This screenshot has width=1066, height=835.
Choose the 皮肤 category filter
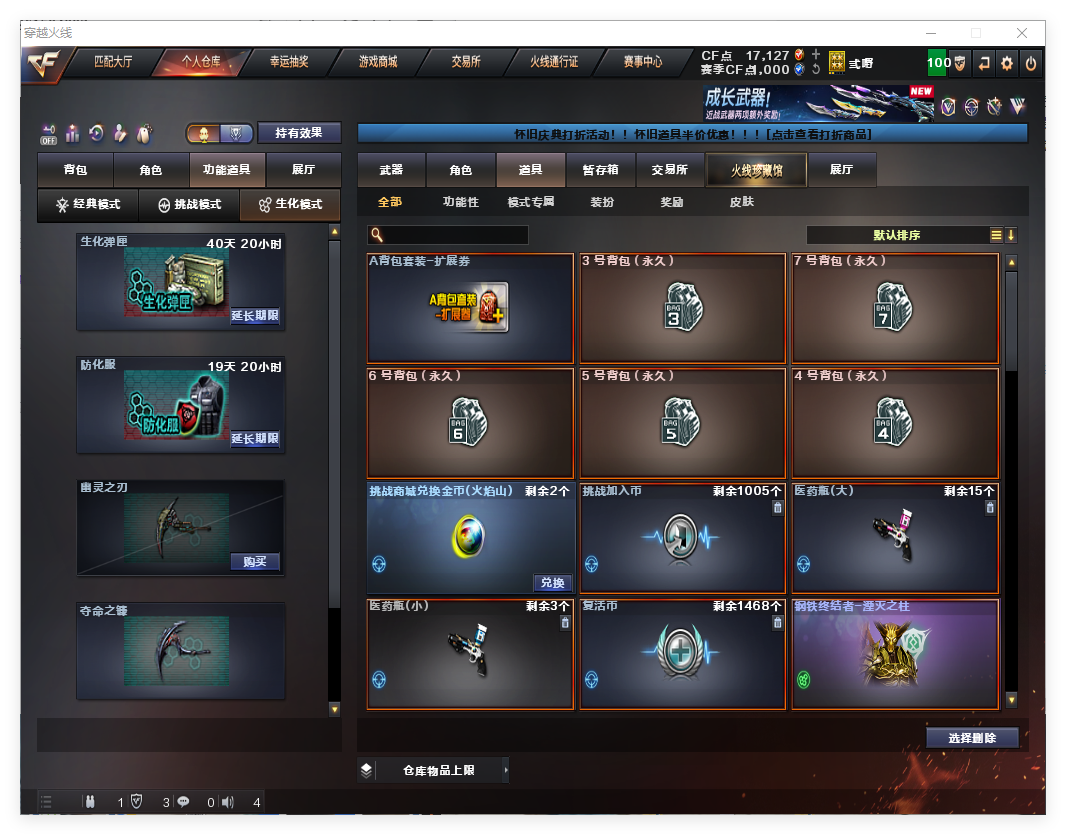pos(742,202)
